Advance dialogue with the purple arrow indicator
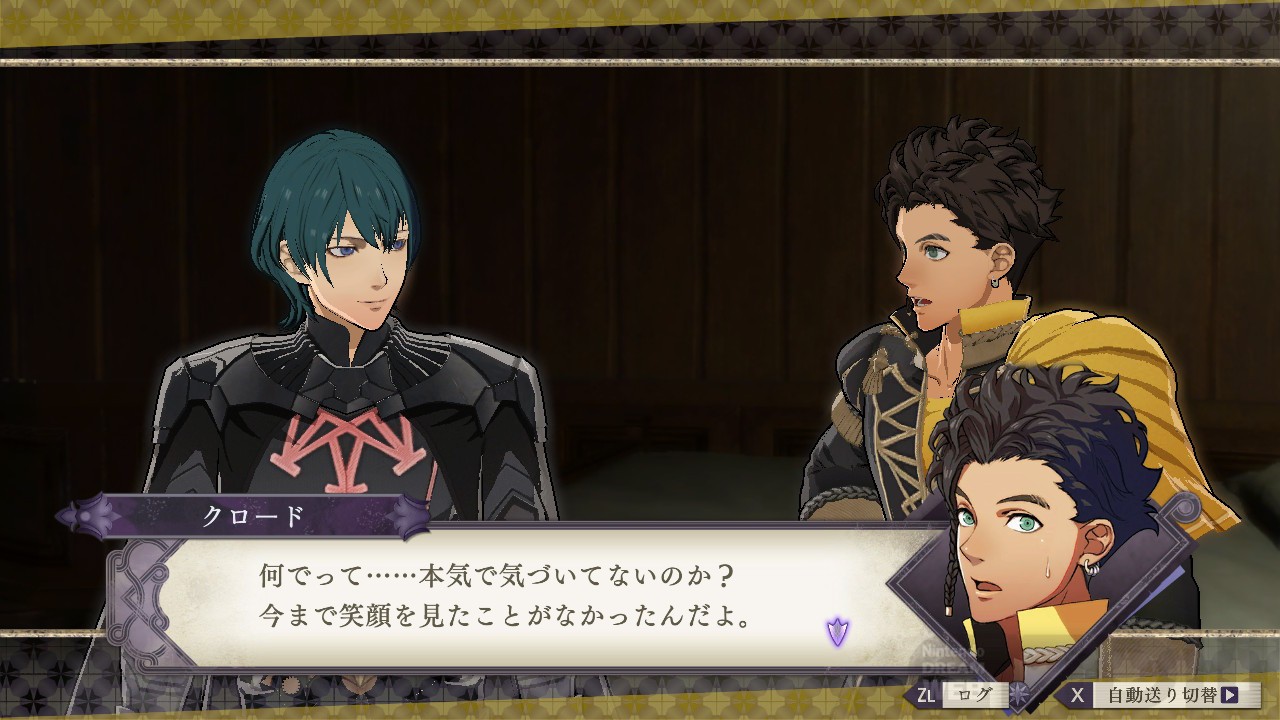Image resolution: width=1280 pixels, height=720 pixels. click(837, 631)
